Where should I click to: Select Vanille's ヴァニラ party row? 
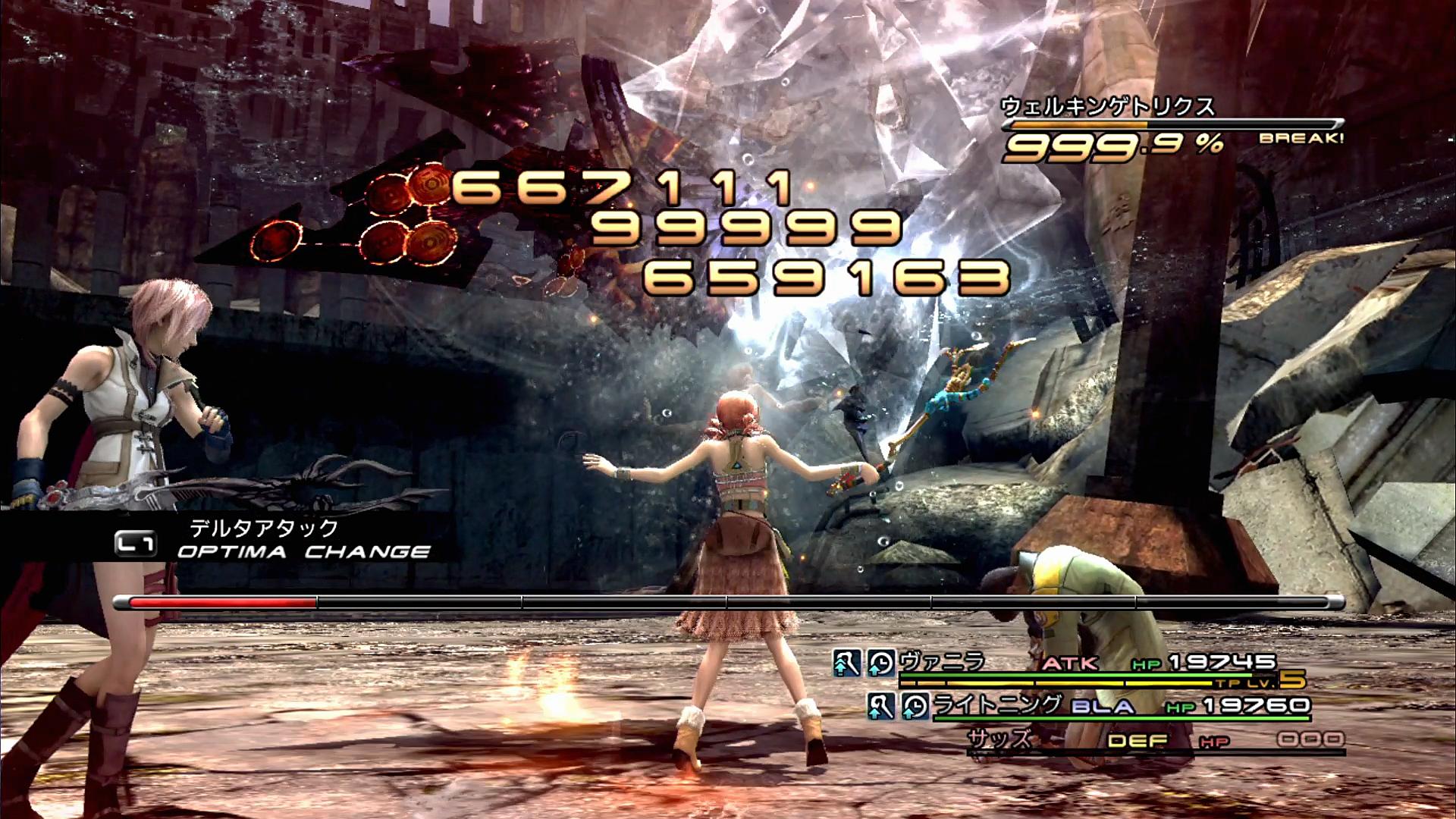point(942,662)
